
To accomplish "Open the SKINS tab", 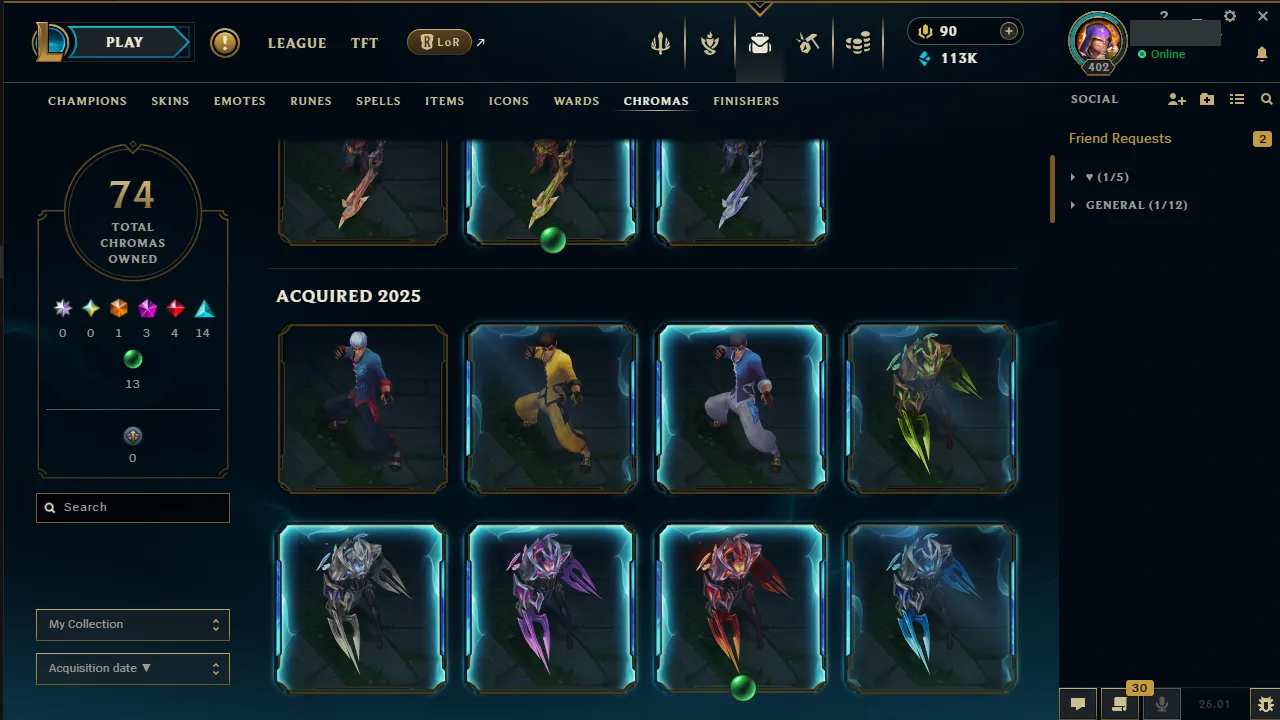I will pyautogui.click(x=170, y=100).
